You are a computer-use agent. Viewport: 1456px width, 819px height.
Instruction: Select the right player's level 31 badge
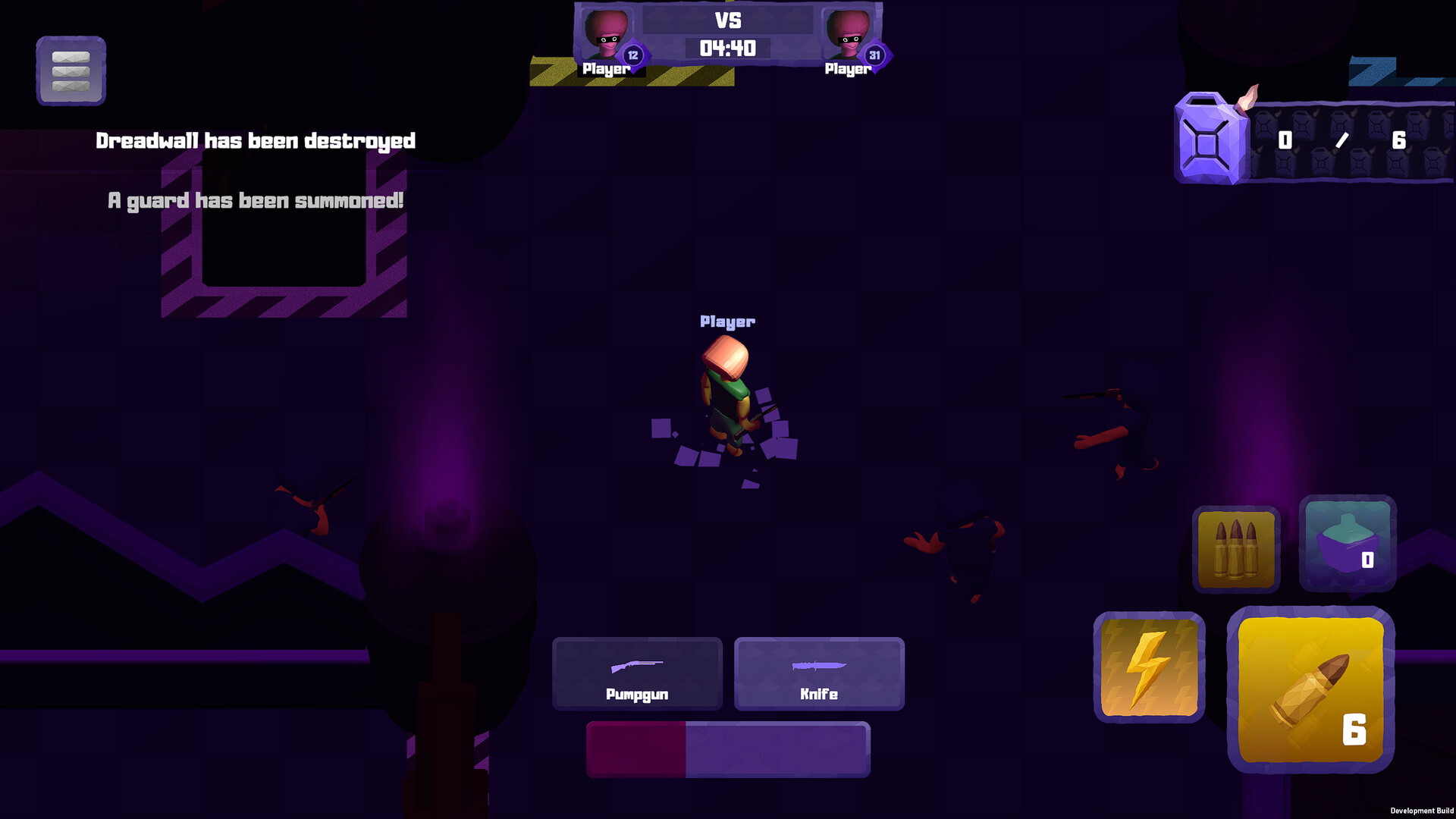[x=874, y=55]
